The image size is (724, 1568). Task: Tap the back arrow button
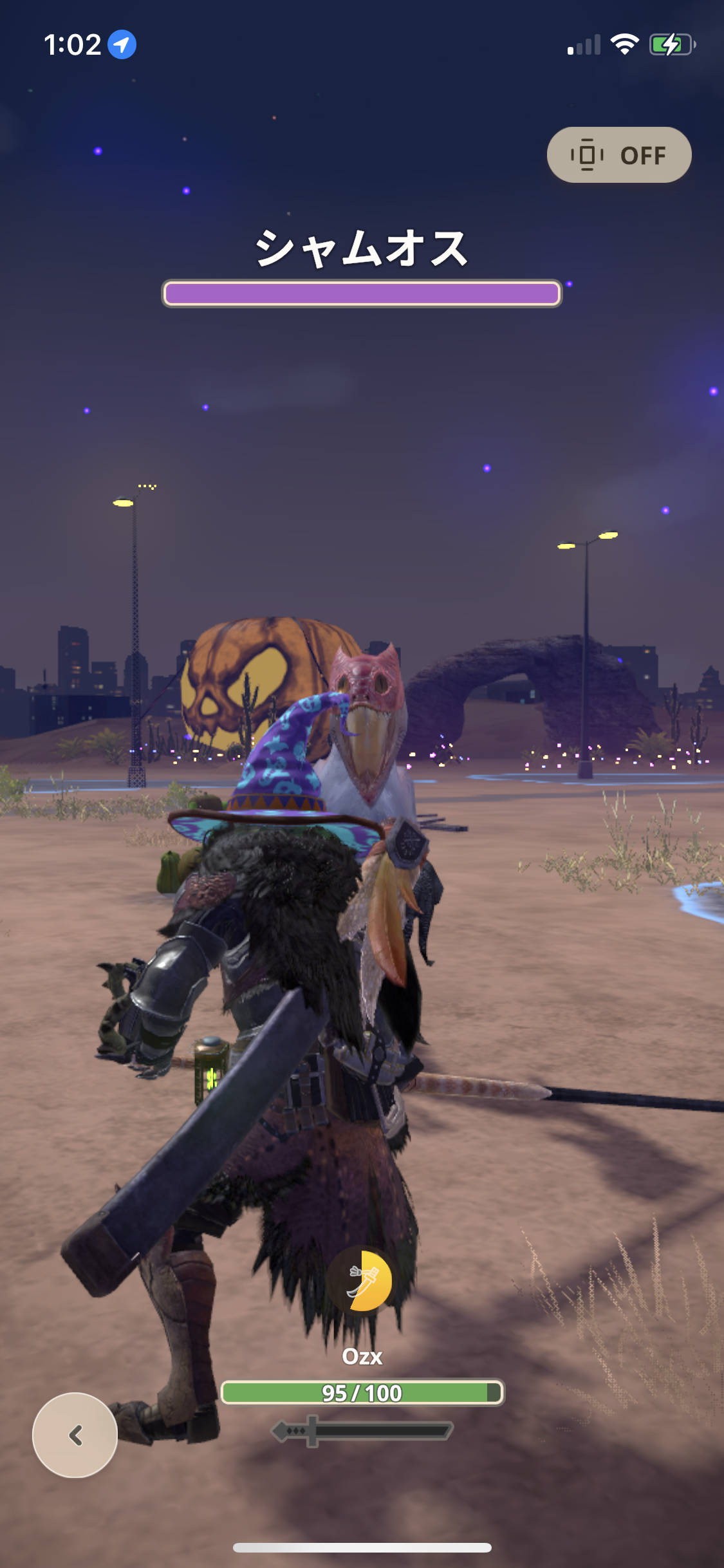click(x=75, y=1435)
